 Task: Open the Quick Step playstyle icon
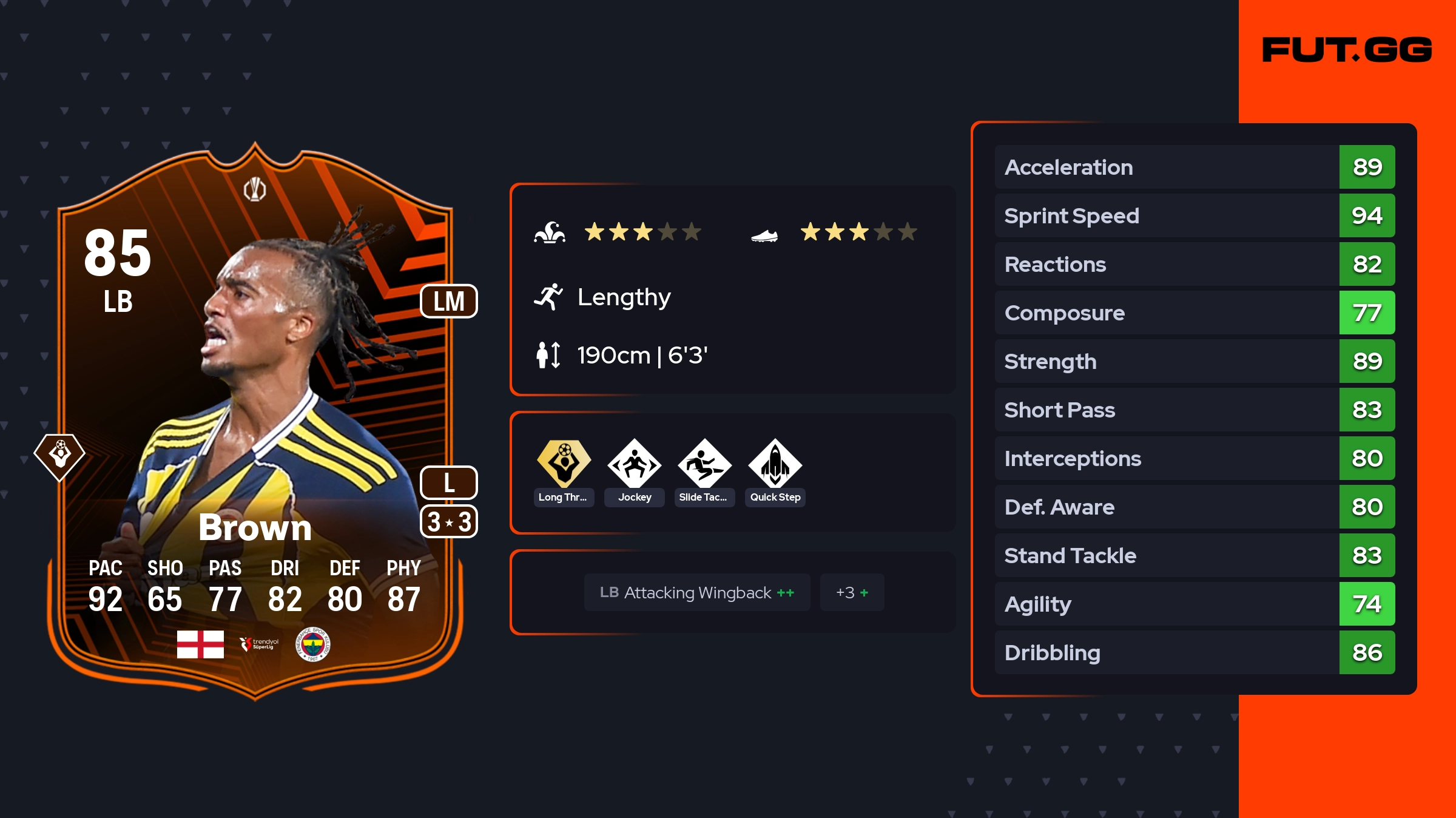click(x=775, y=464)
